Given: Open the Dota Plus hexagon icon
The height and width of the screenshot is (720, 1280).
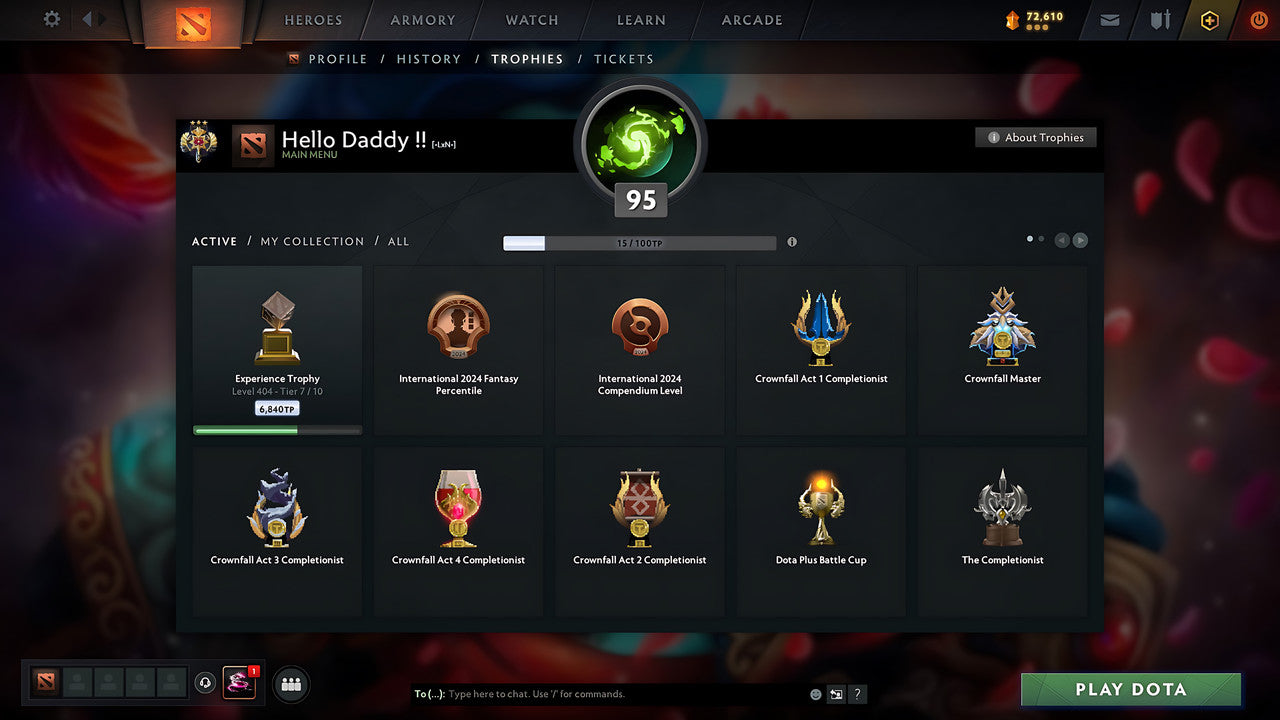Looking at the screenshot, I should (1209, 20).
